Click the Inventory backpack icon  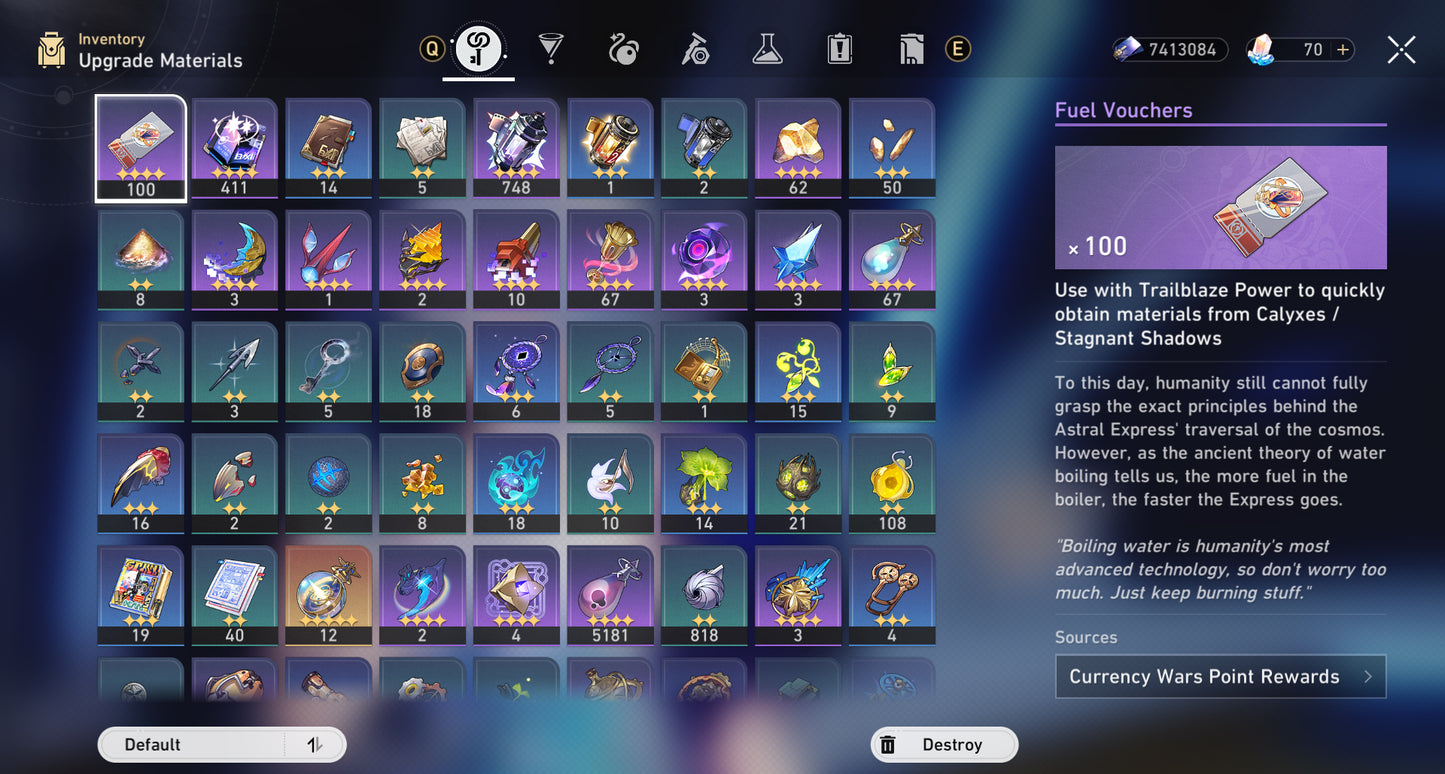49,48
